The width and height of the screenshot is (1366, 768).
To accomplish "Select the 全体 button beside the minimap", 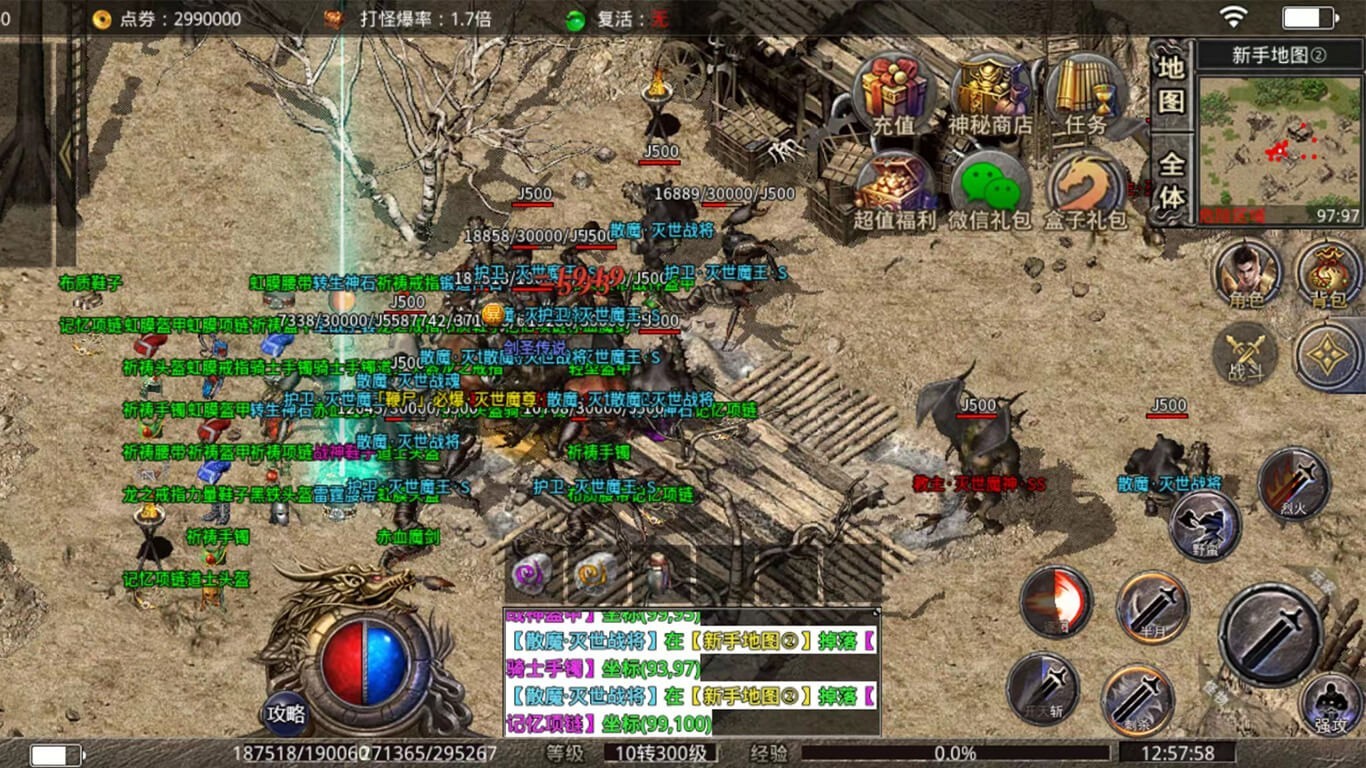I will (1171, 180).
